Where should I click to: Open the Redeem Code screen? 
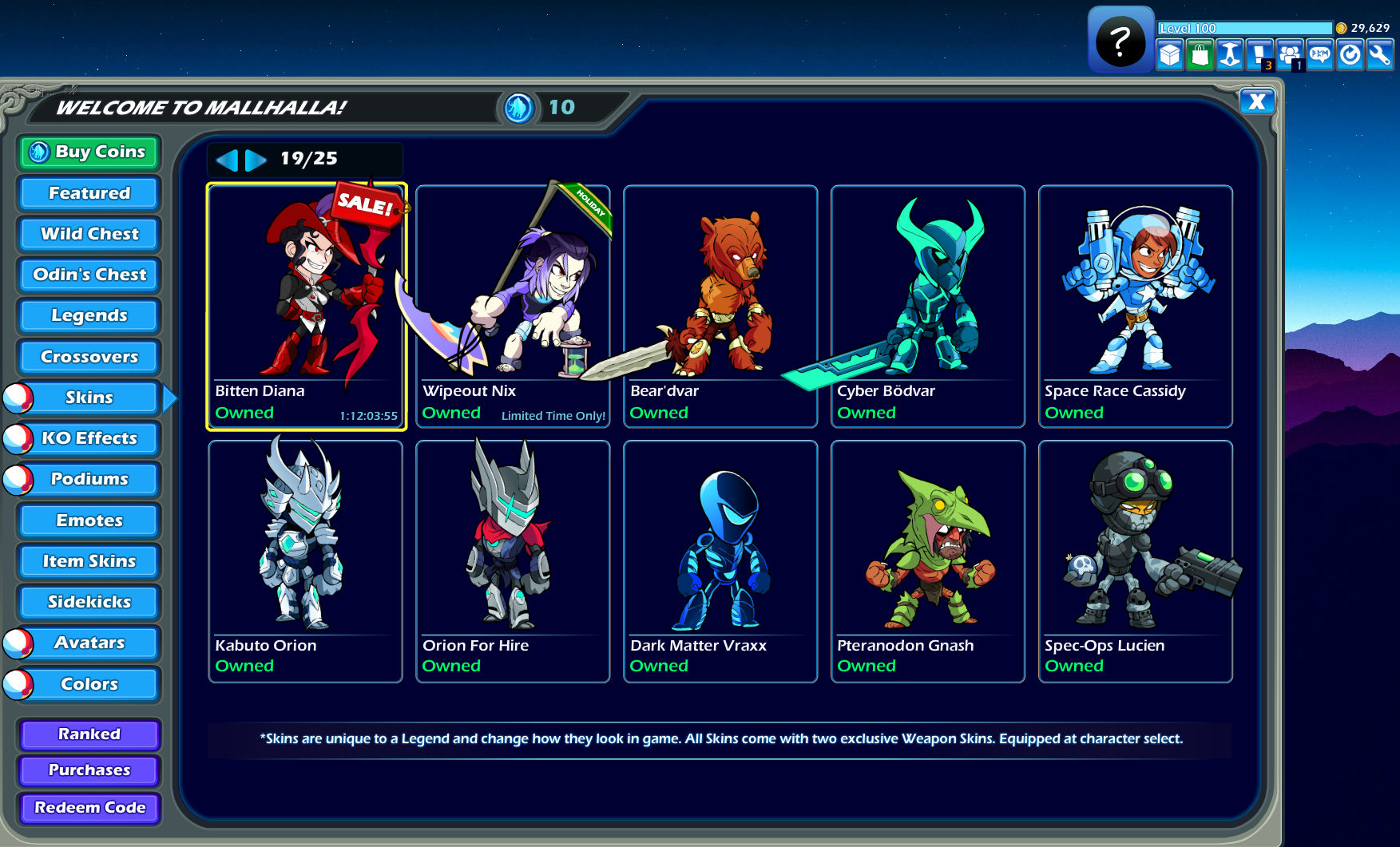pyautogui.click(x=89, y=808)
